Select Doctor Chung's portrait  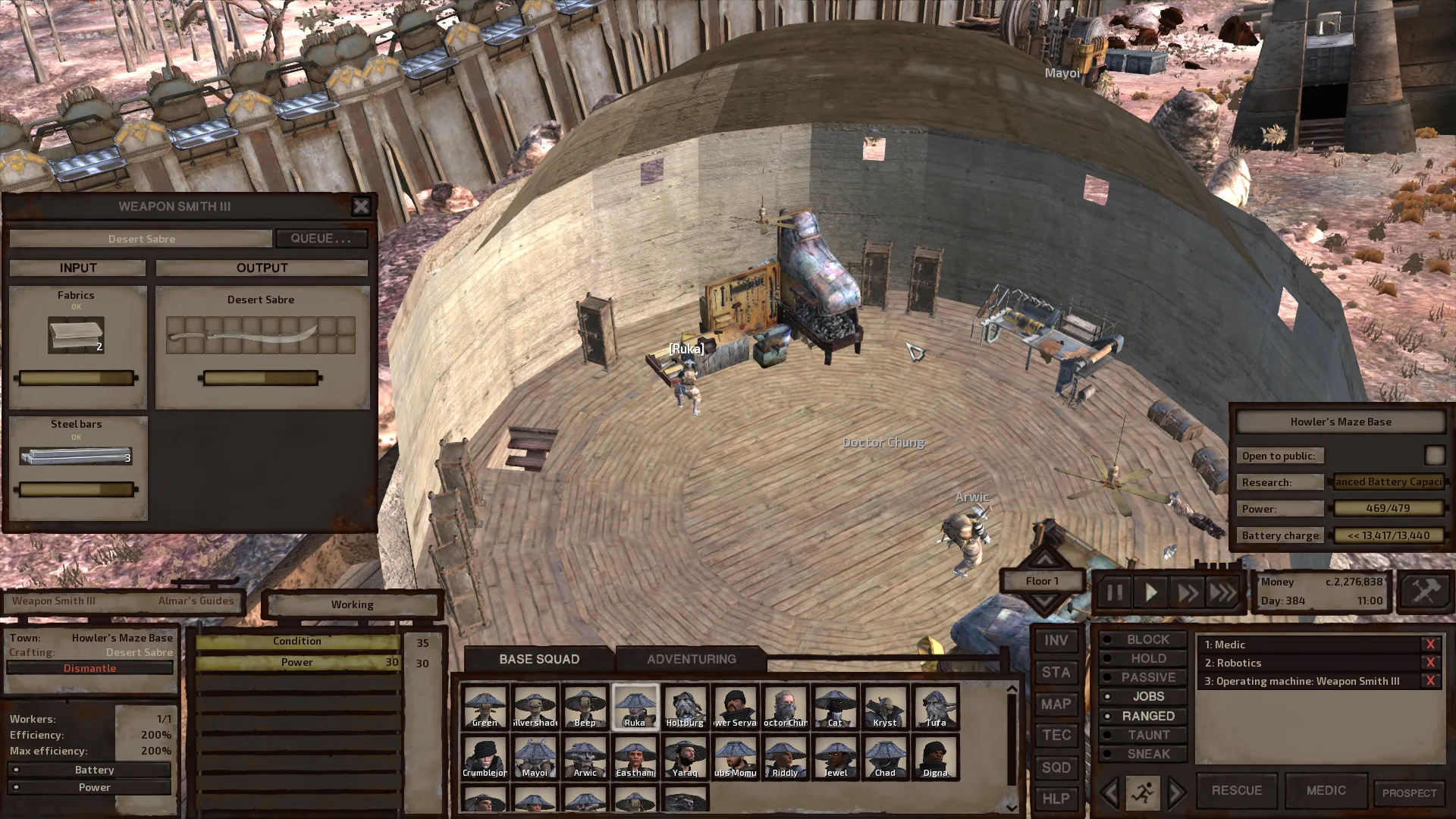785,707
